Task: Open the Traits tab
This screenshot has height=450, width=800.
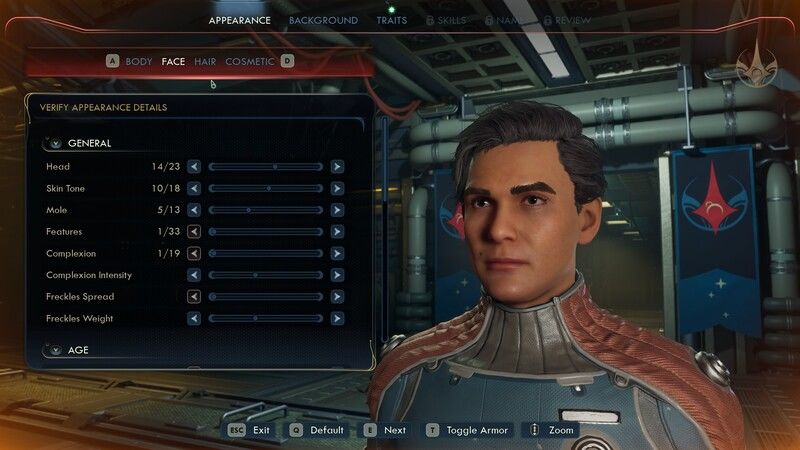Action: click(x=391, y=20)
